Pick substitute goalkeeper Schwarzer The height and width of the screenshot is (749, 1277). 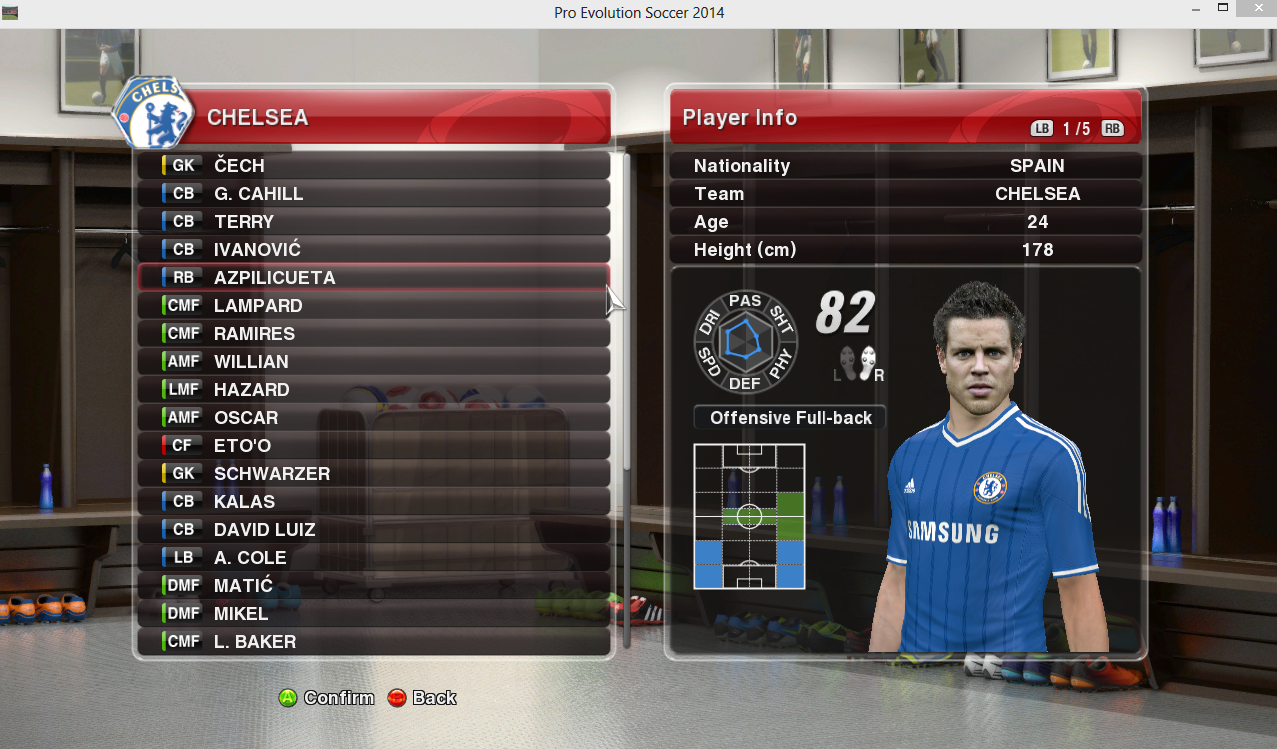(373, 474)
